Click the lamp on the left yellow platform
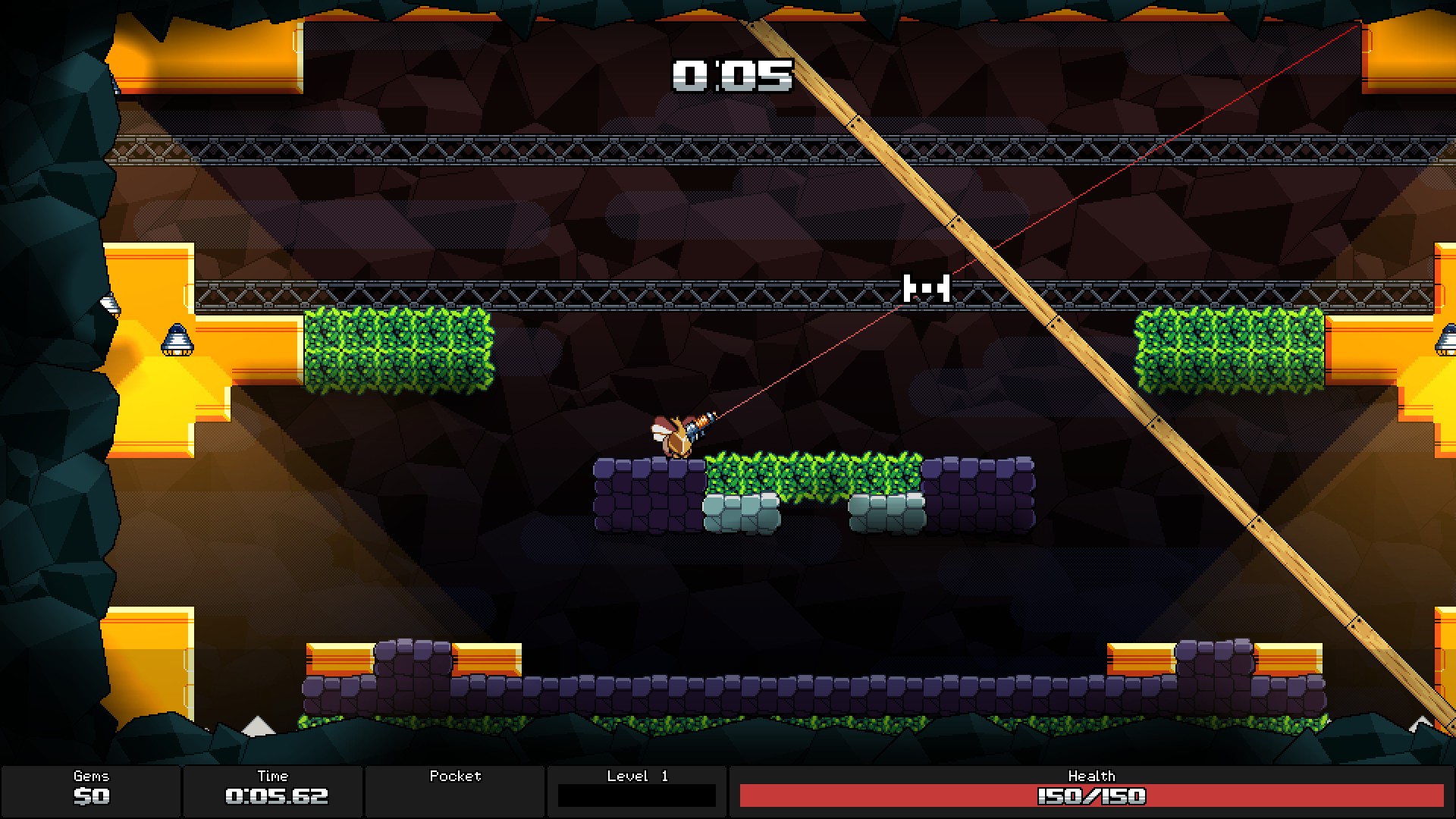1456x819 pixels. [x=177, y=340]
